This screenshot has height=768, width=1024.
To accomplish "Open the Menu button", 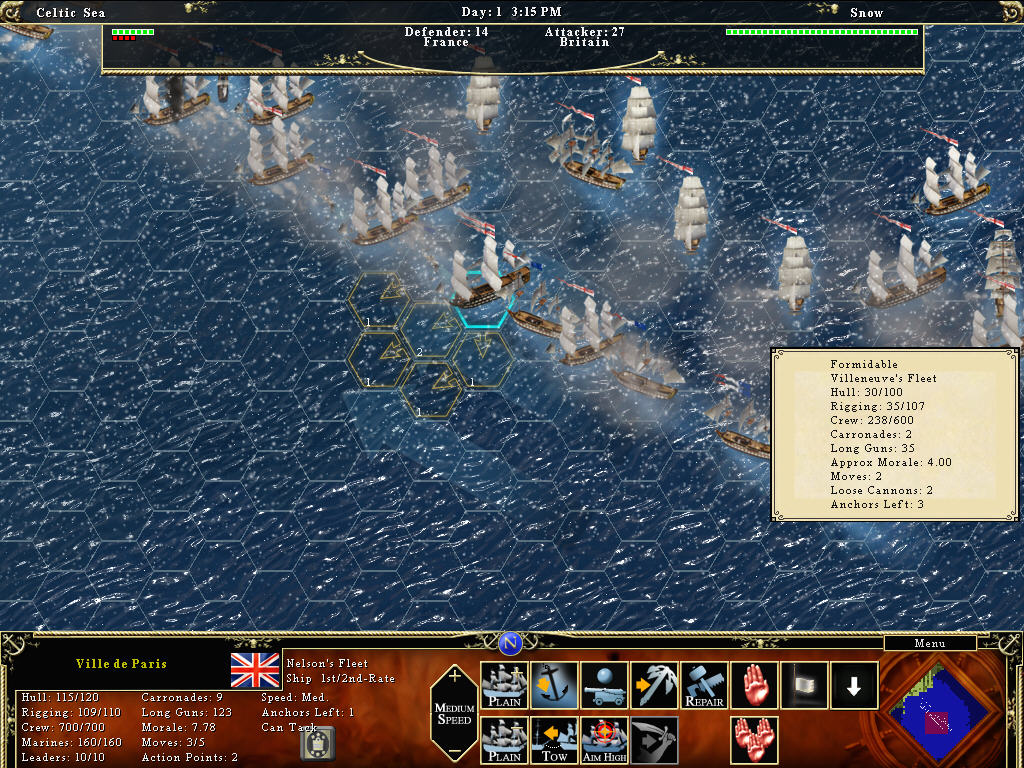I will pyautogui.click(x=929, y=643).
